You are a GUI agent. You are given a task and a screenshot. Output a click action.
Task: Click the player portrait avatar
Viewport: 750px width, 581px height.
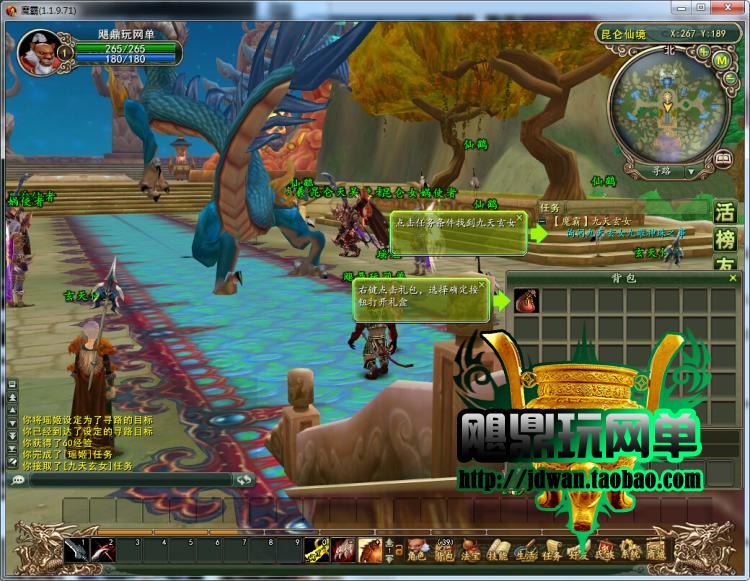coord(37,50)
